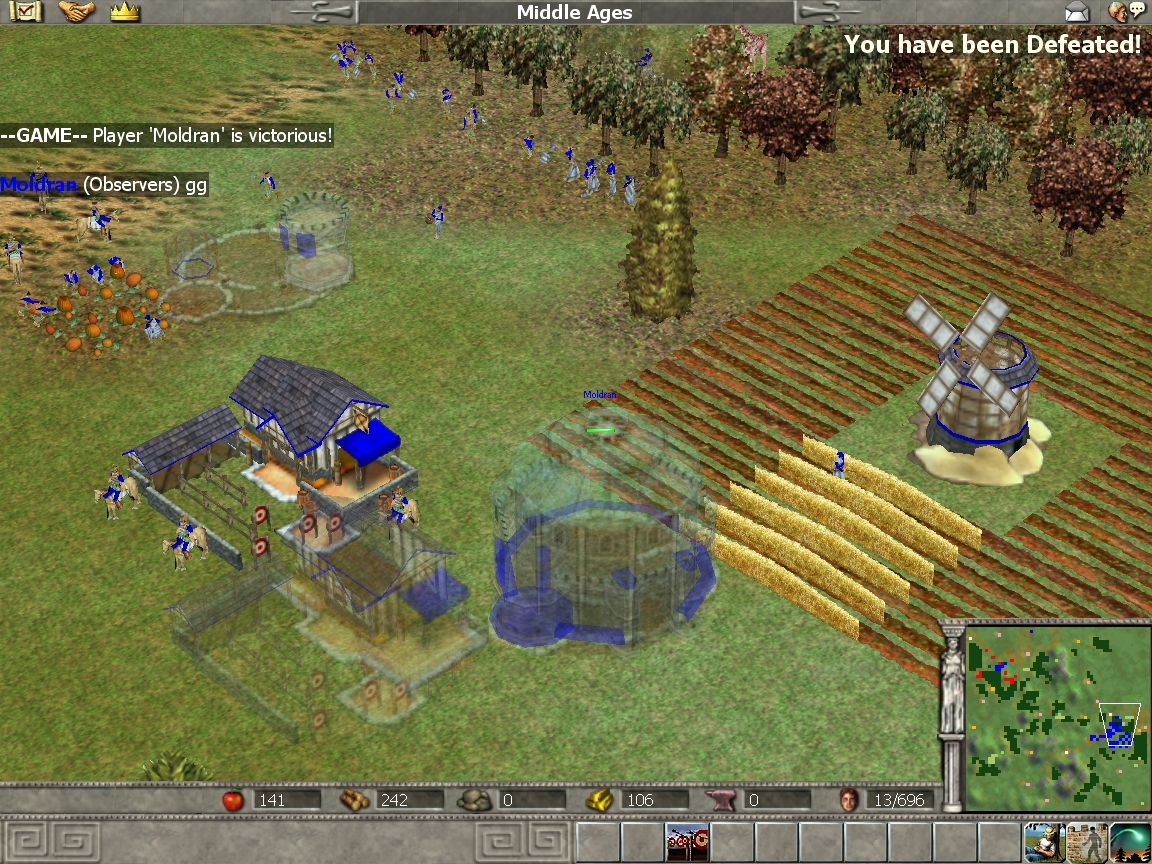Open the player chat icon
Image resolution: width=1152 pixels, height=864 pixels.
coord(1128,12)
